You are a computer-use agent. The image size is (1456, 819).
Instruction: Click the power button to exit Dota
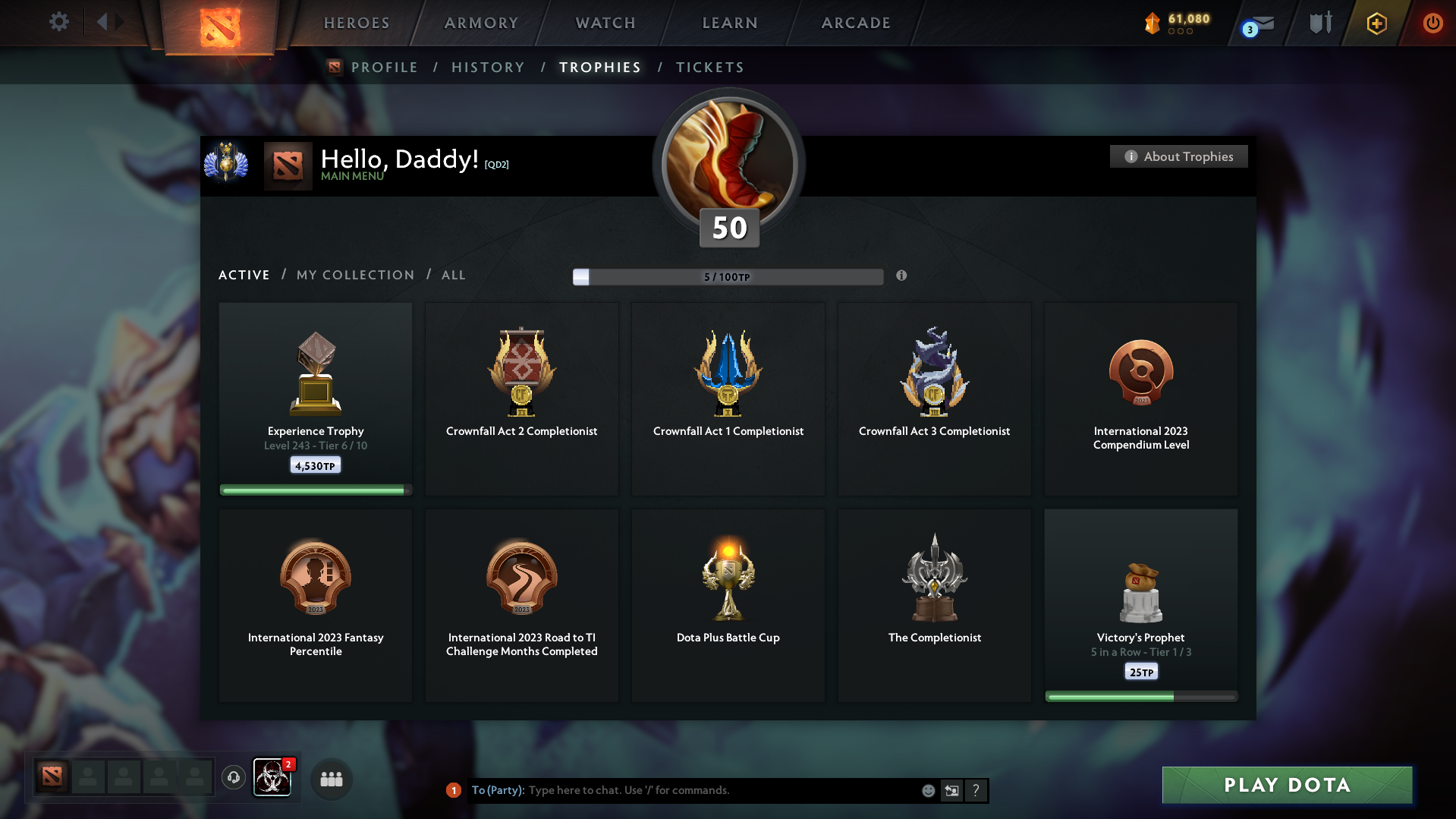point(1432,23)
